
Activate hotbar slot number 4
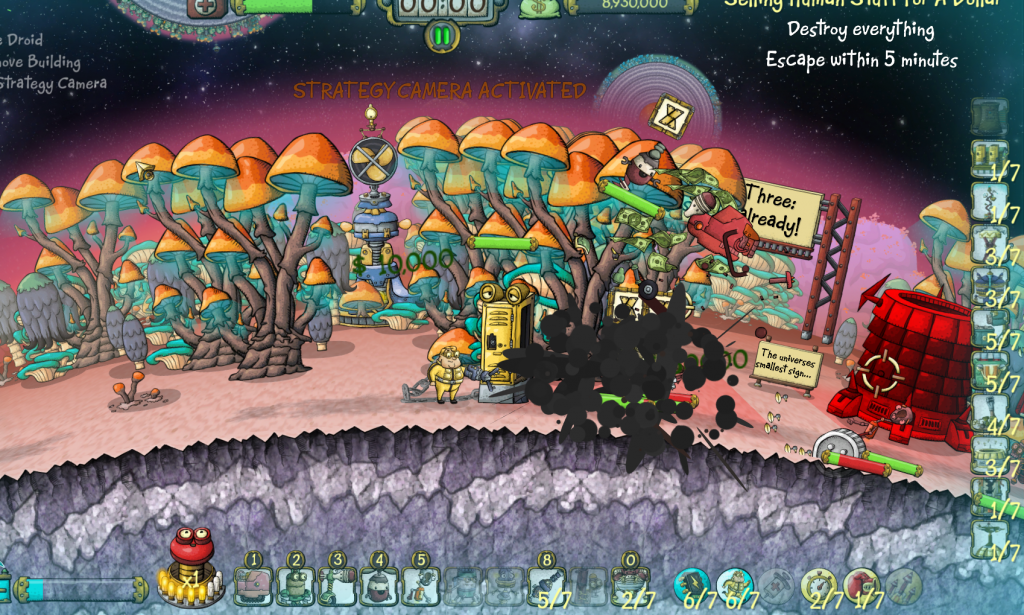(x=379, y=585)
